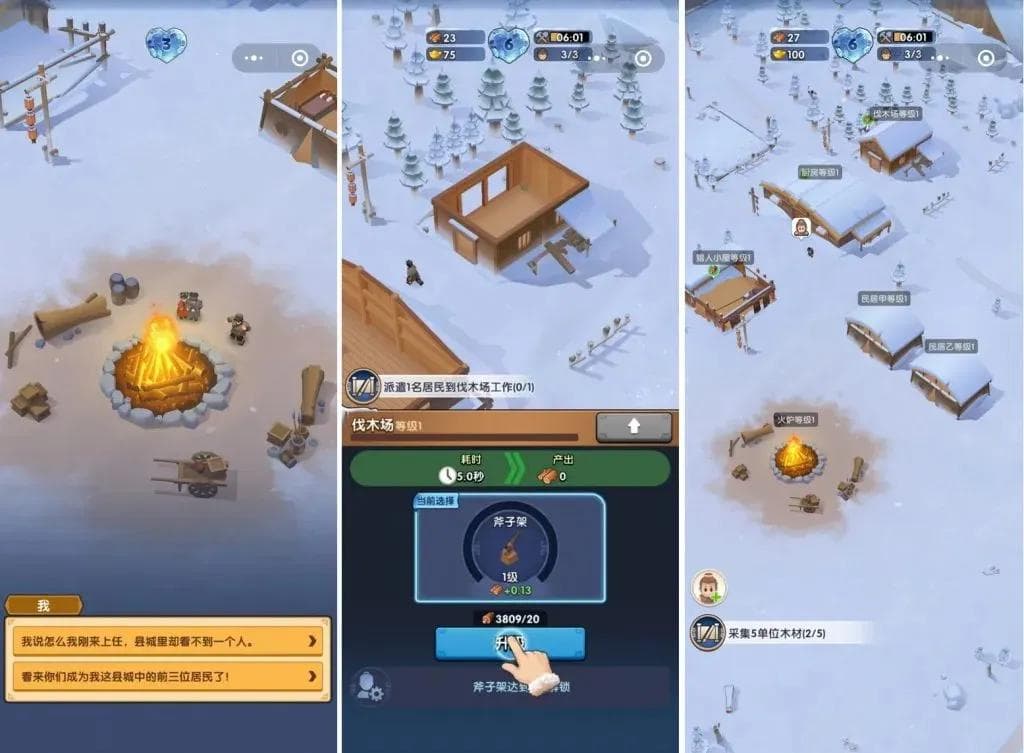The image size is (1024, 753).
Task: Select the 火炉等级1 furnace label
Action: tap(796, 419)
